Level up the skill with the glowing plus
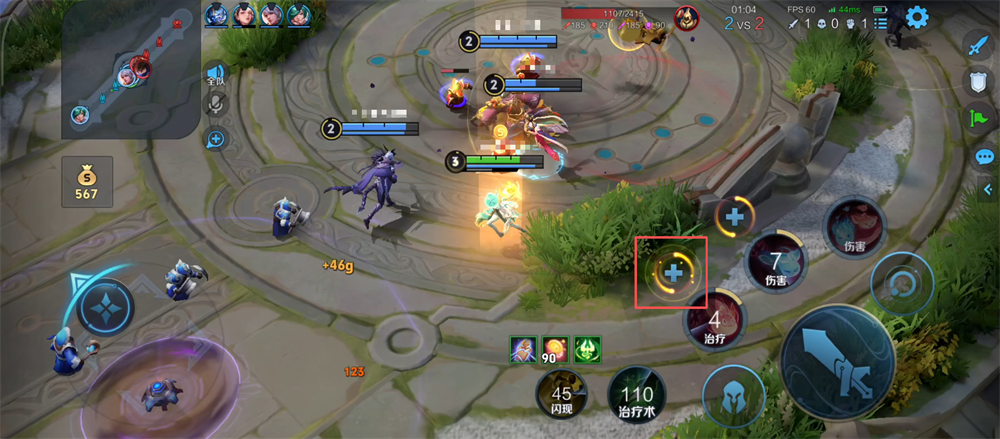1000x439 pixels. point(673,272)
